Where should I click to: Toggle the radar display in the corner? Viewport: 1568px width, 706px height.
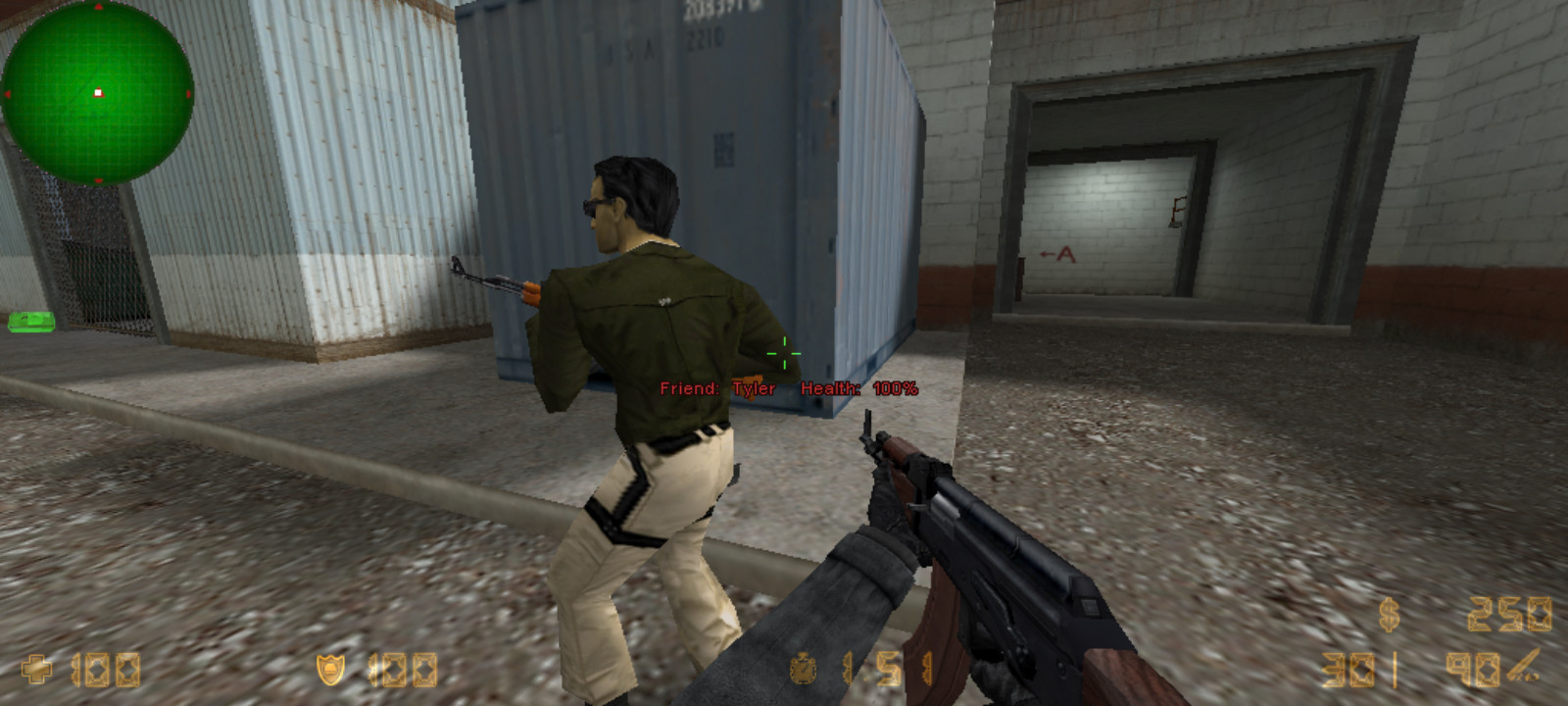click(98, 93)
